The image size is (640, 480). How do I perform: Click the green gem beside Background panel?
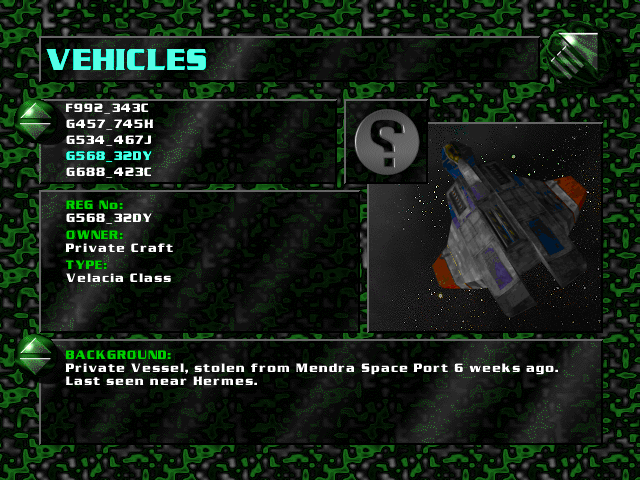pos(37,355)
